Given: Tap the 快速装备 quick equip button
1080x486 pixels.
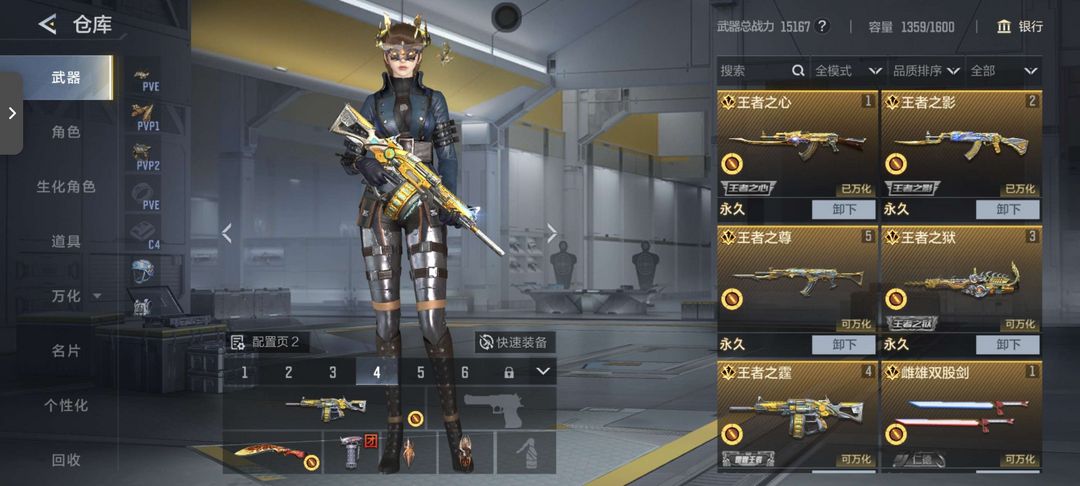Looking at the screenshot, I should (514, 342).
